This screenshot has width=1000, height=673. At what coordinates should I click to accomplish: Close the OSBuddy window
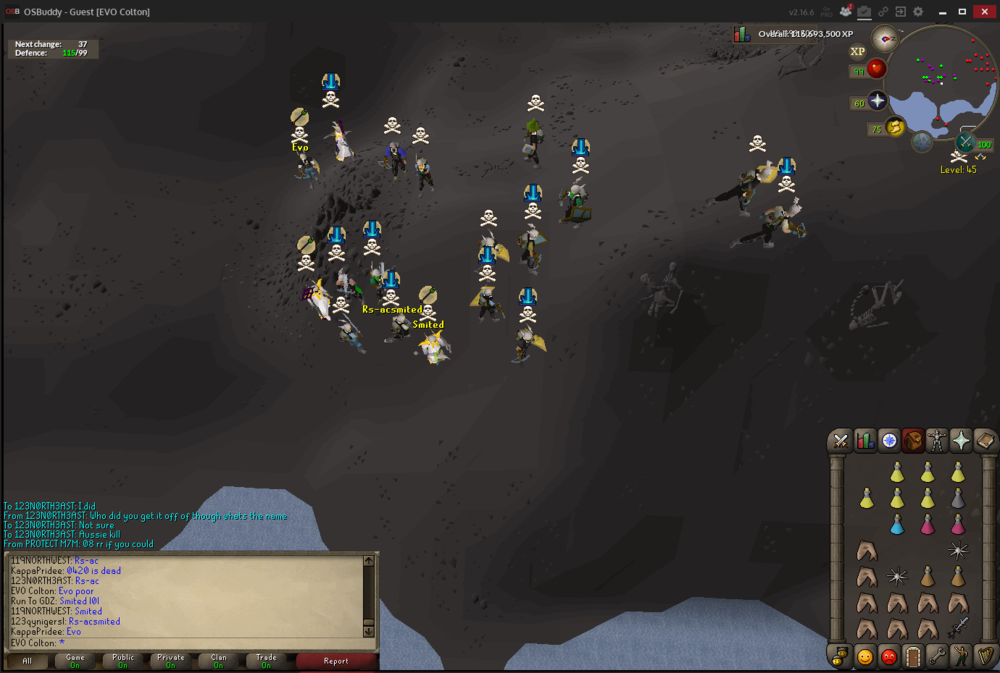pos(985,11)
